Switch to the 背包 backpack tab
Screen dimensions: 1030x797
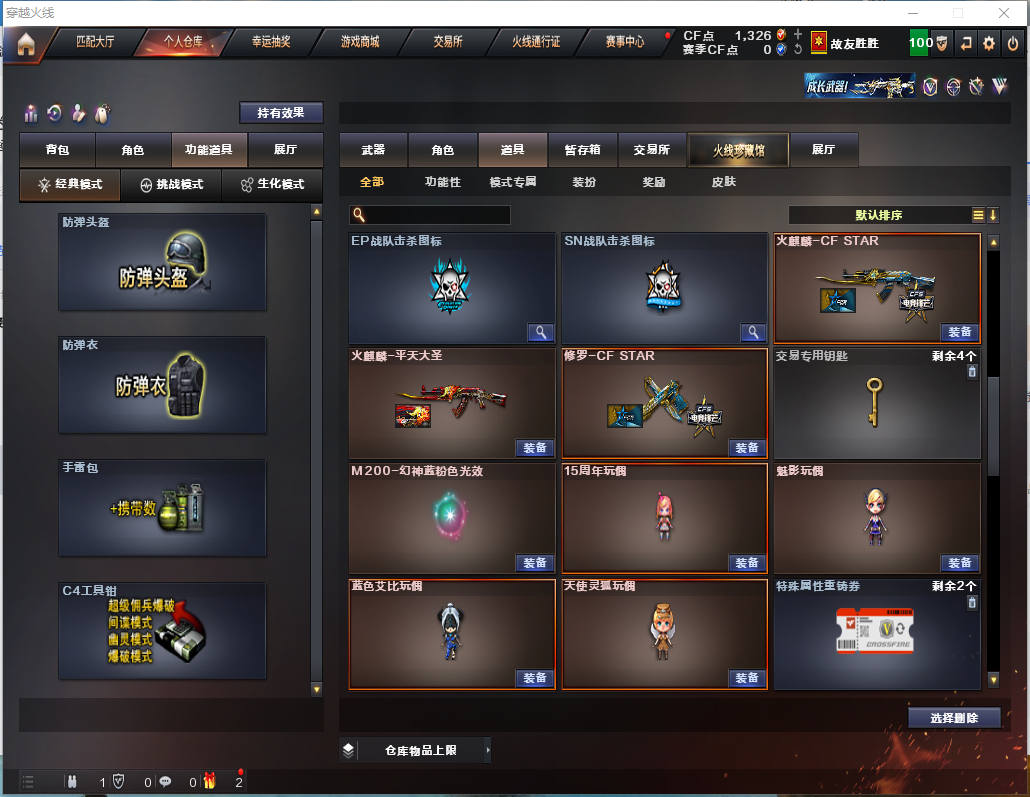pos(58,150)
